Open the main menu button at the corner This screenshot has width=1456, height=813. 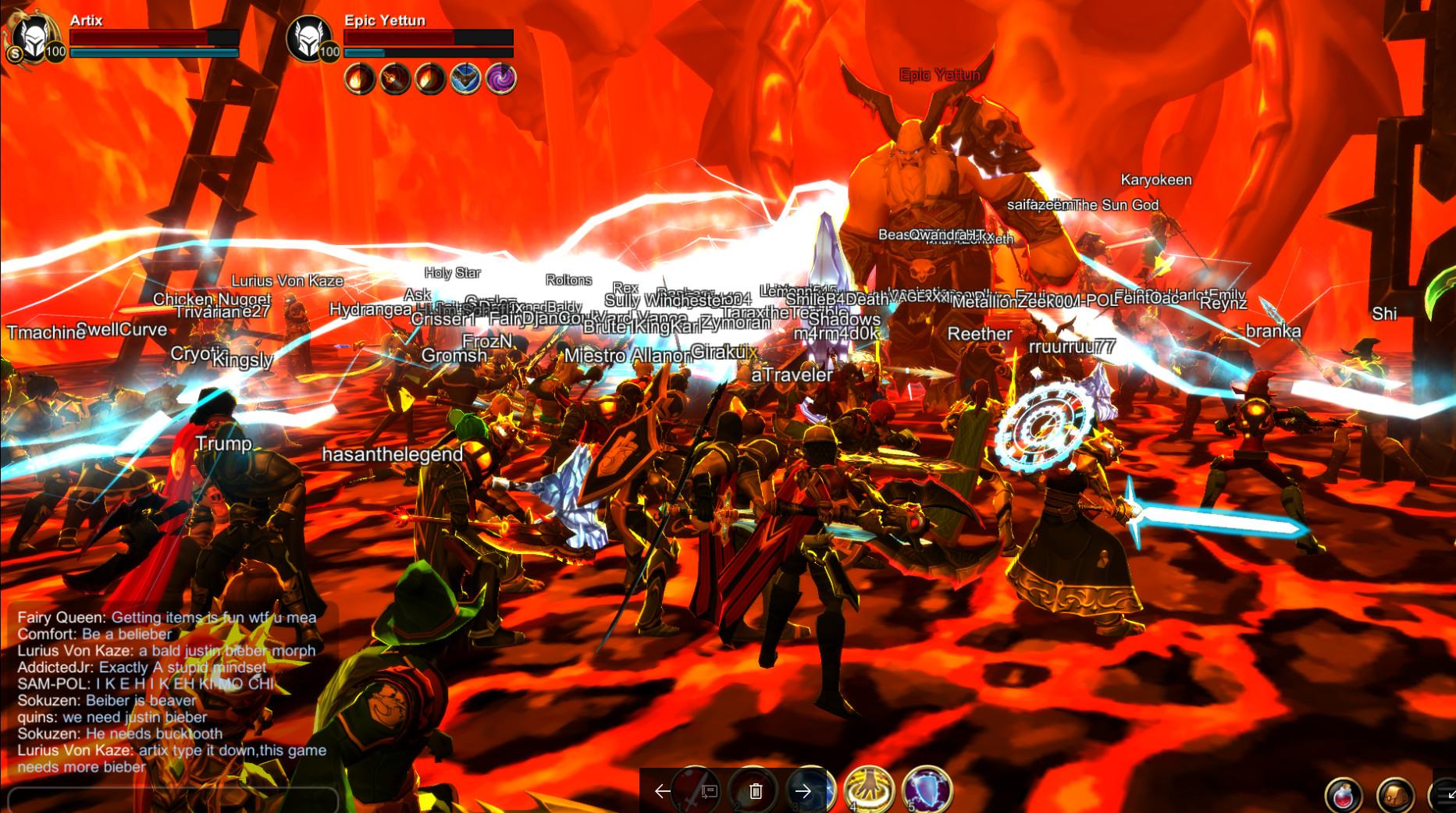pyautogui.click(x=1443, y=794)
